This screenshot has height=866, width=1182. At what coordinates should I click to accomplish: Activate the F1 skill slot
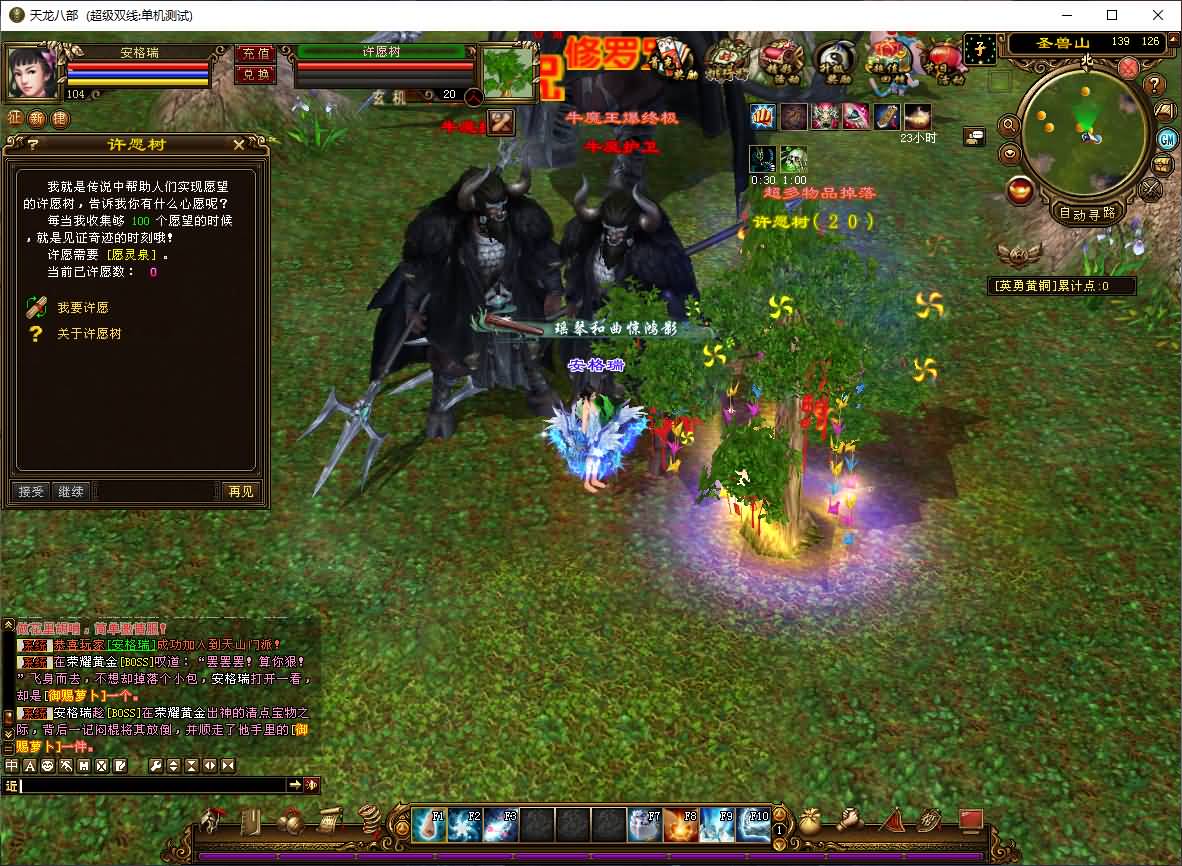coord(429,825)
